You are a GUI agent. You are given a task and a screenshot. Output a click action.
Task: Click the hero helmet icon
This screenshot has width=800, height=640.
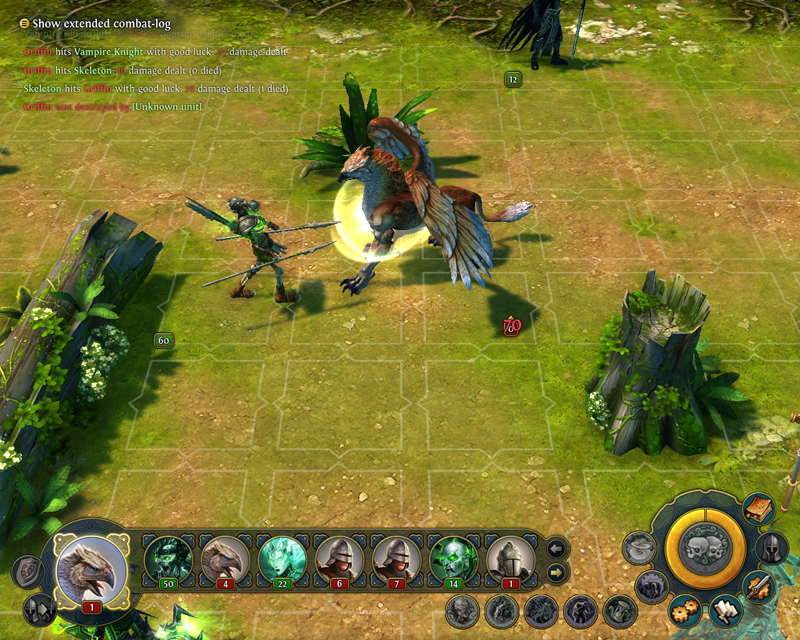click(771, 548)
